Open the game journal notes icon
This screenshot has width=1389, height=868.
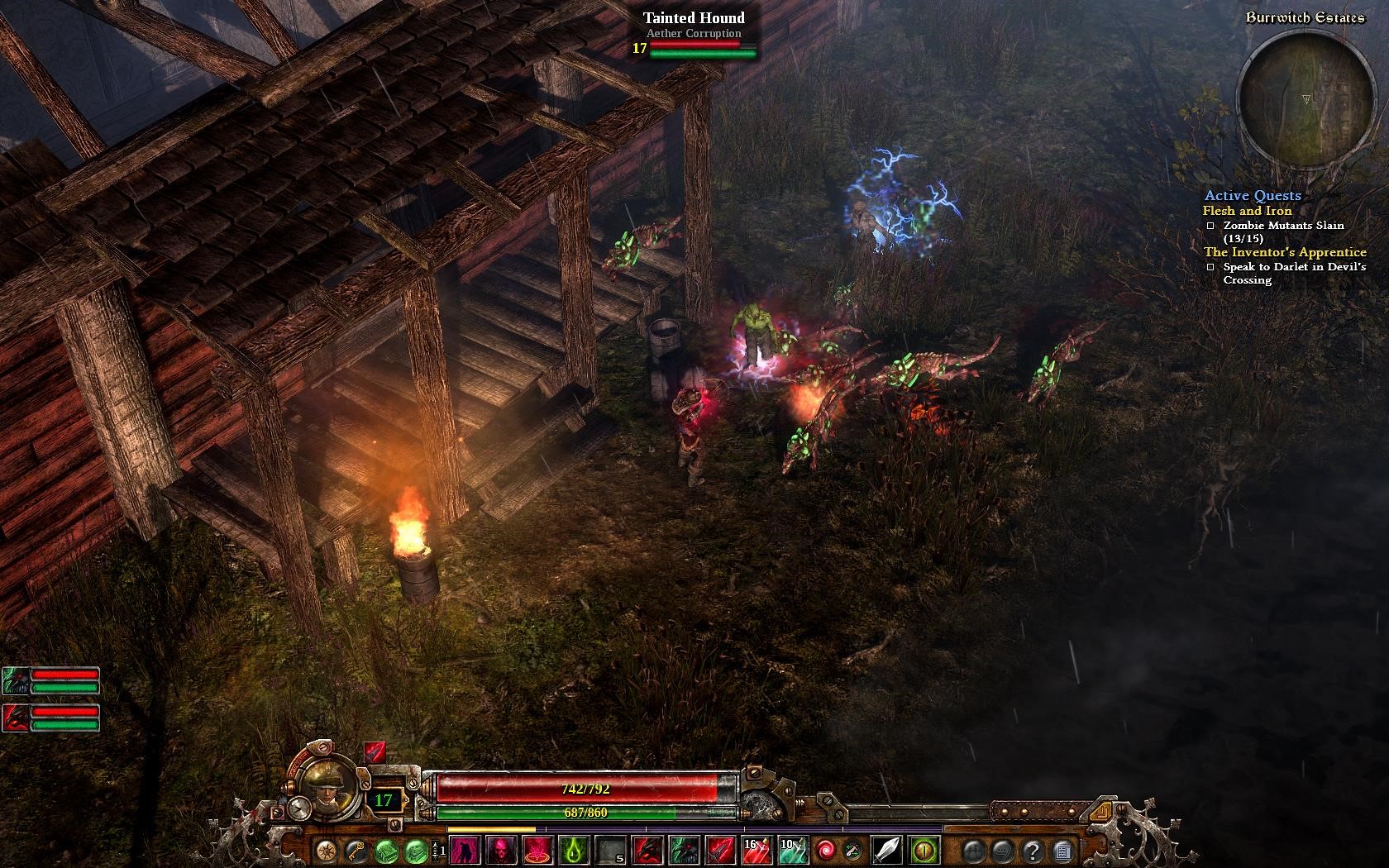click(1062, 847)
